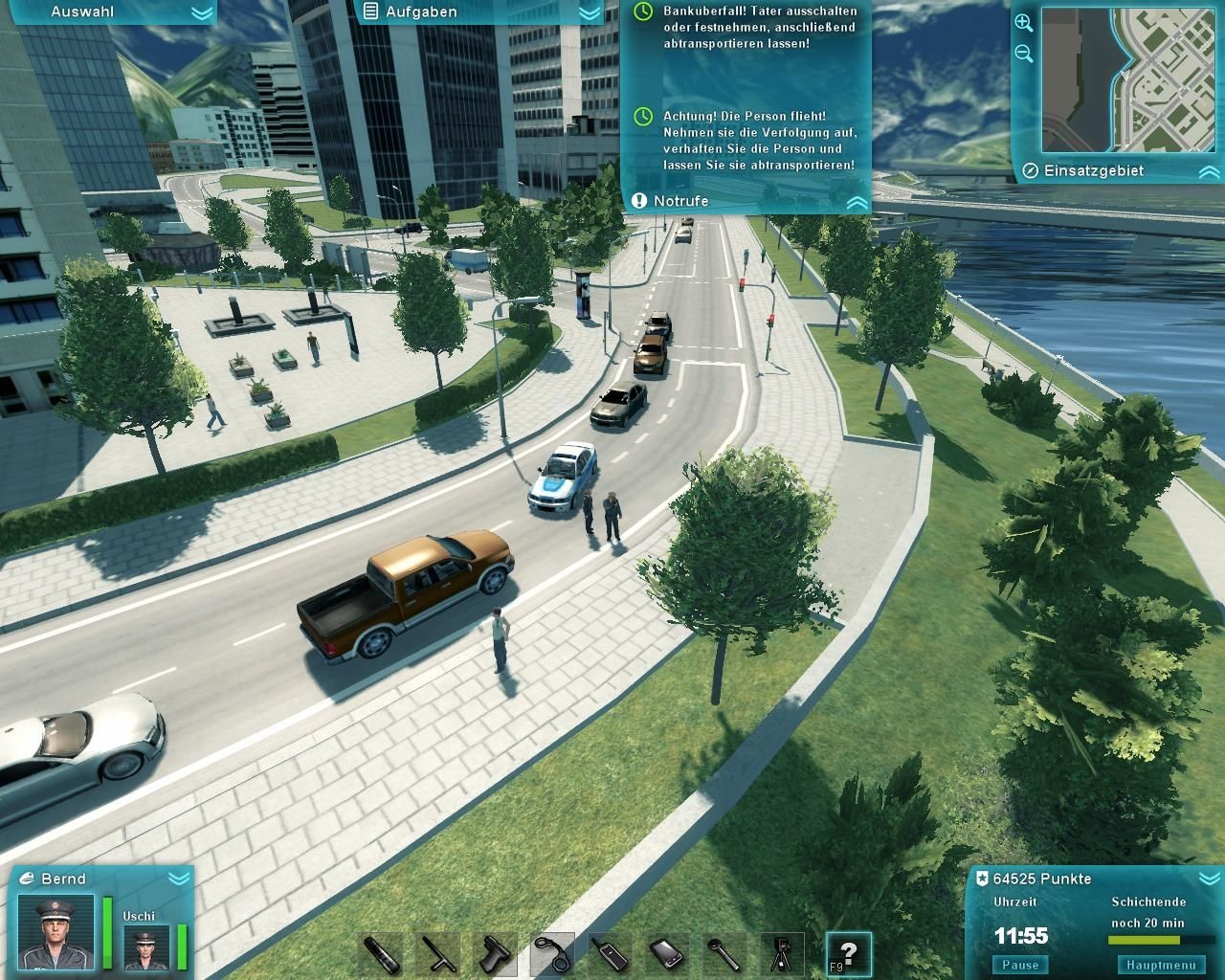Equip the pistol

[495, 954]
